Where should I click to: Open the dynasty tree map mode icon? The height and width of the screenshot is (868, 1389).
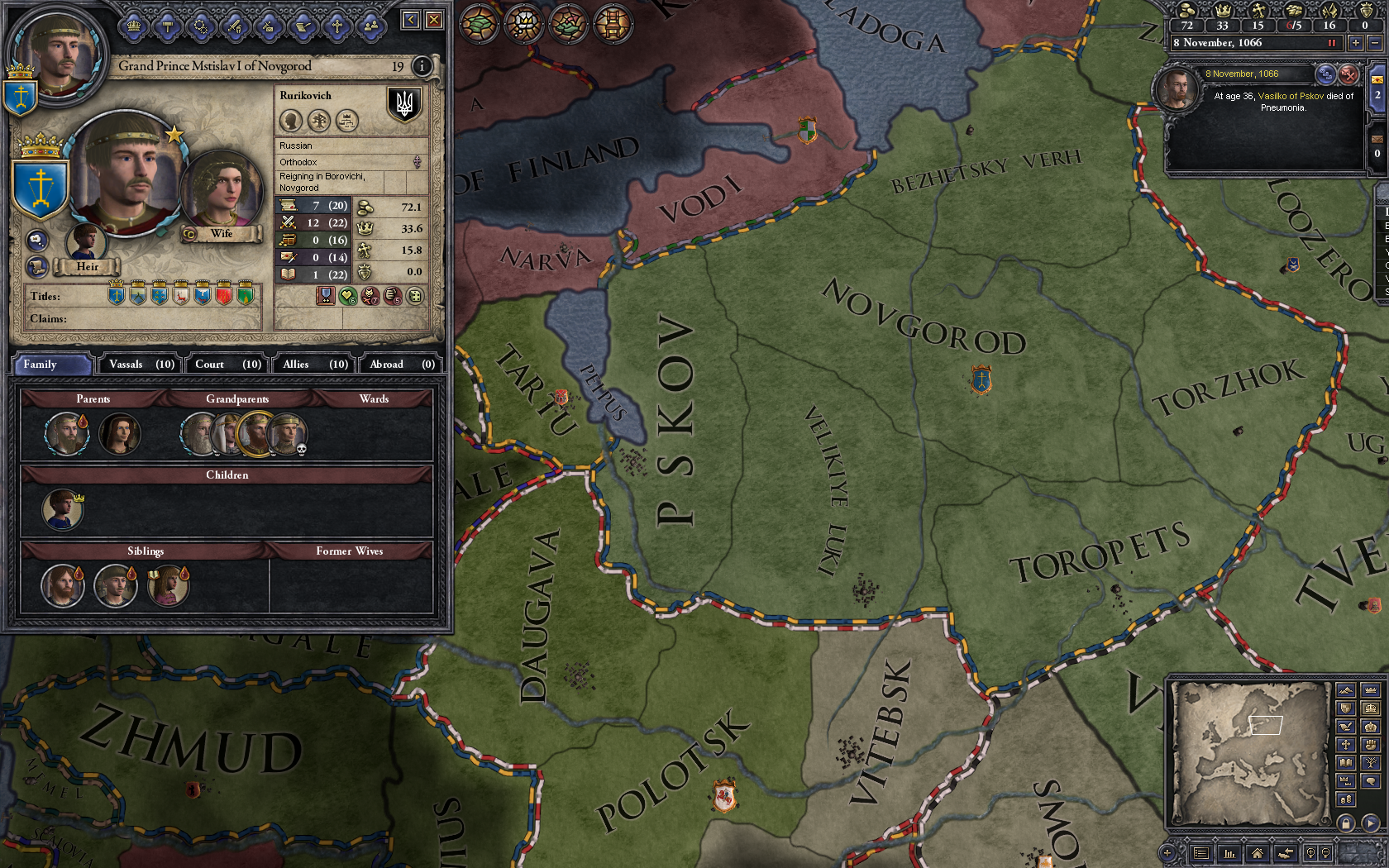pos(1370,763)
